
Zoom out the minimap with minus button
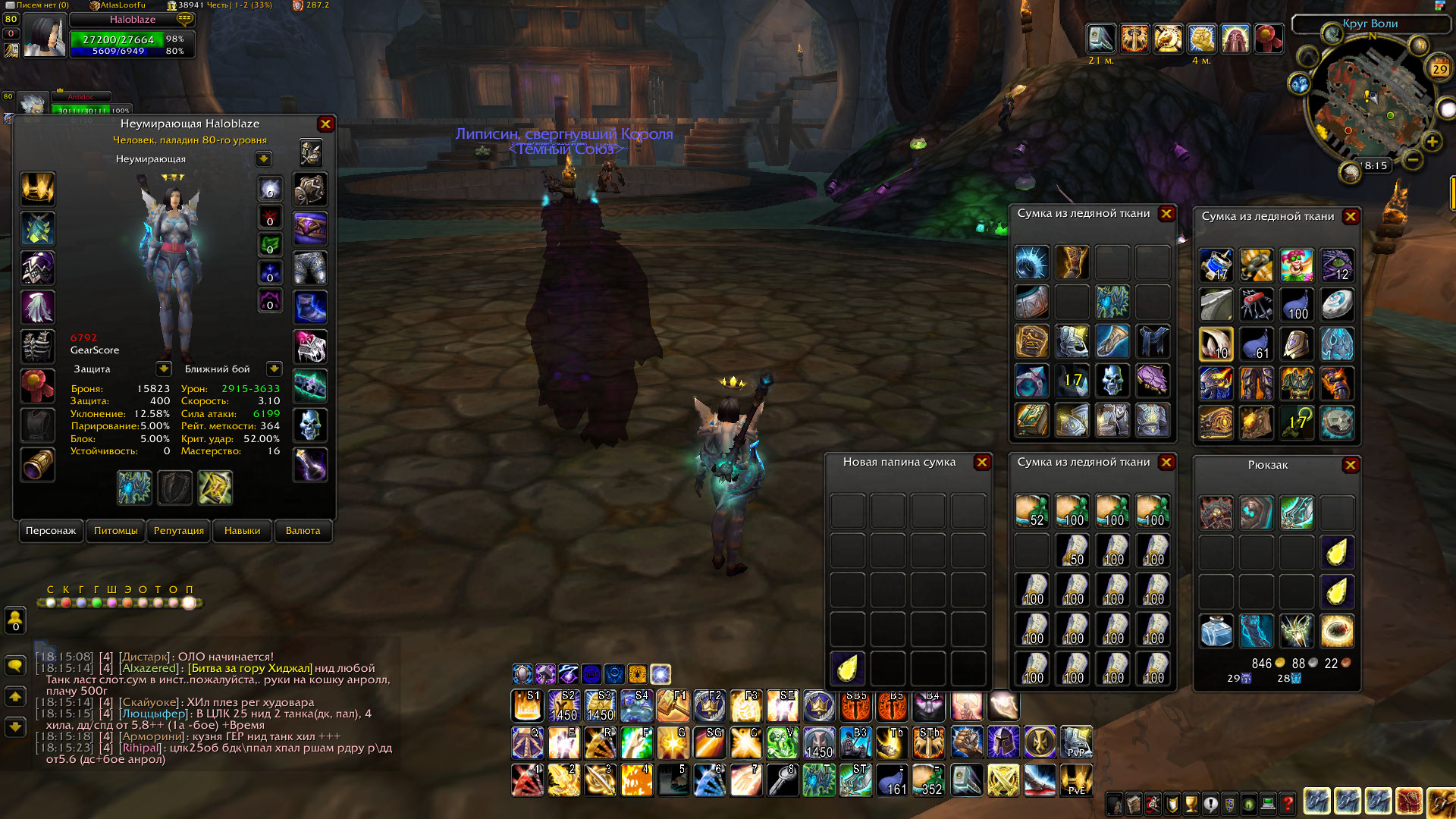(1412, 160)
